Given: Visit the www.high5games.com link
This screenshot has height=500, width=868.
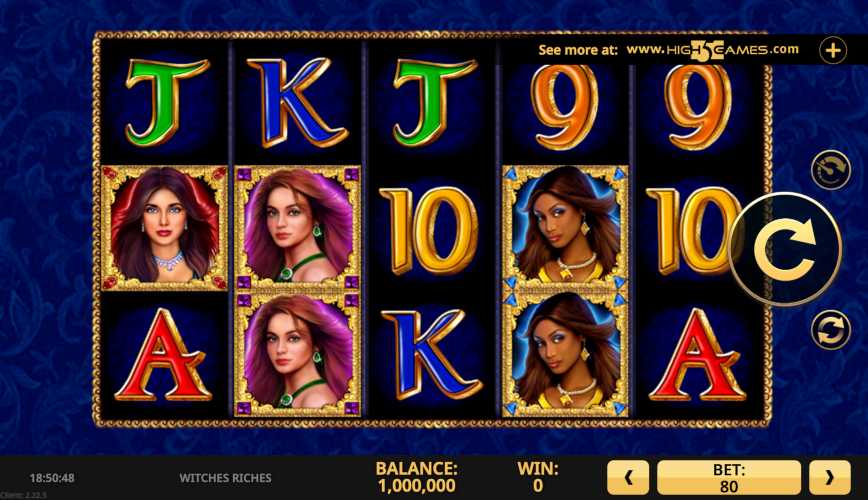Looking at the screenshot, I should point(712,49).
